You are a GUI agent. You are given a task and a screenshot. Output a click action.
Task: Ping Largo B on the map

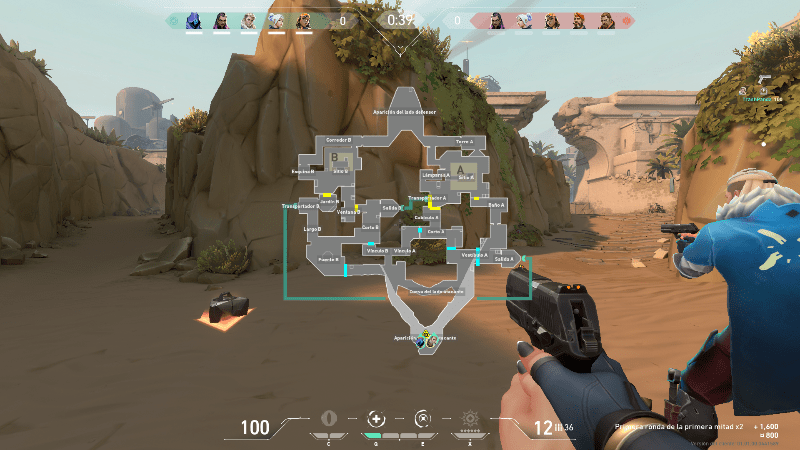[x=311, y=229]
